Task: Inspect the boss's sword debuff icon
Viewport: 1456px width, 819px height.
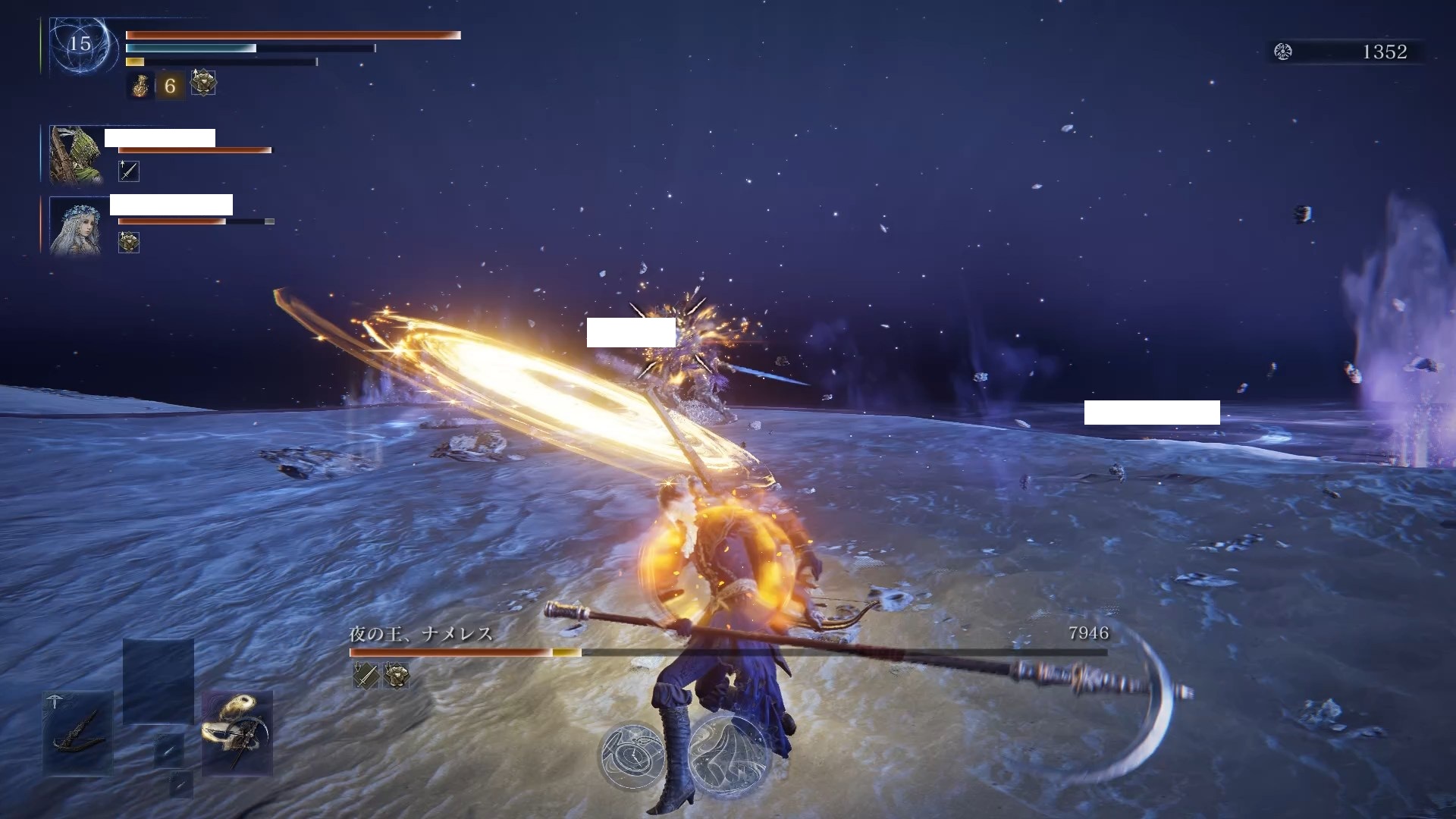Action: click(366, 675)
